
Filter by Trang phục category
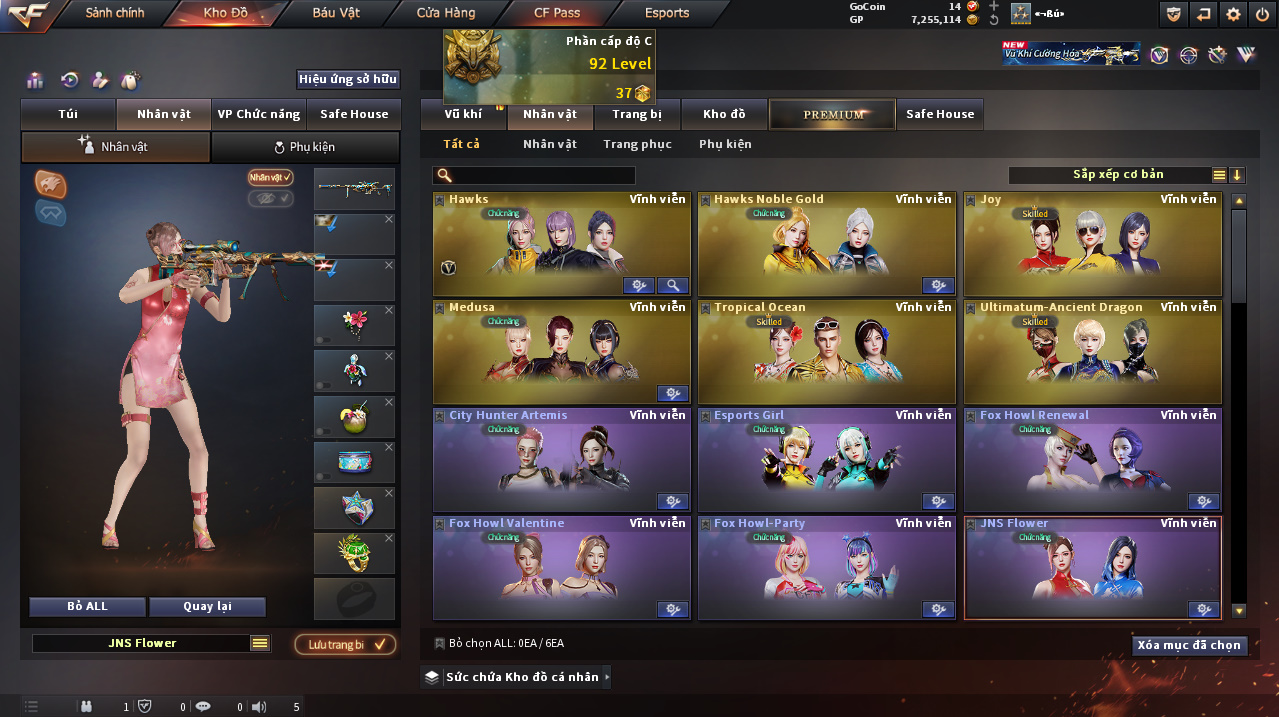click(637, 144)
